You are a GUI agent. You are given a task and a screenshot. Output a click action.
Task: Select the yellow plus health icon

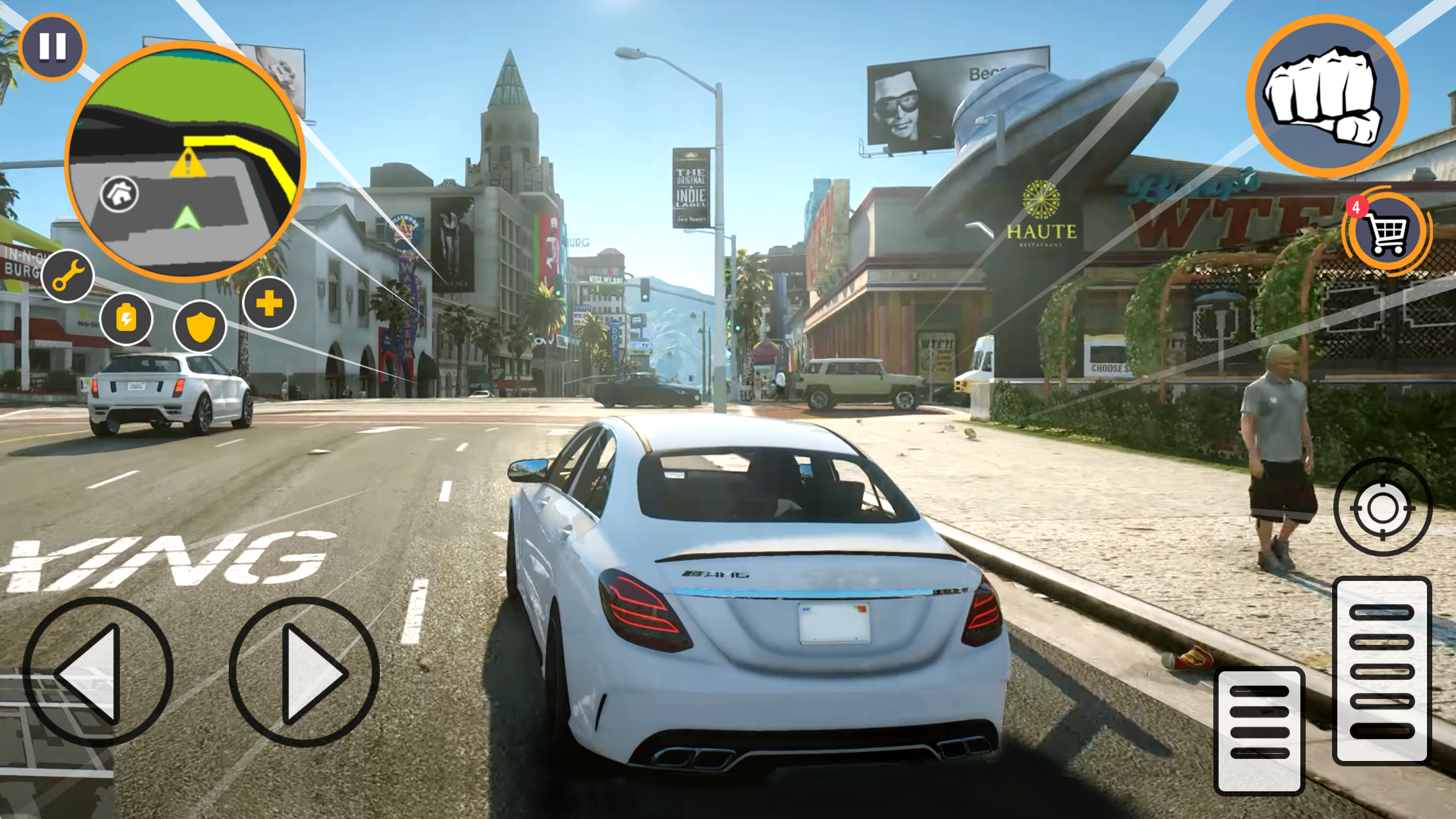click(269, 303)
